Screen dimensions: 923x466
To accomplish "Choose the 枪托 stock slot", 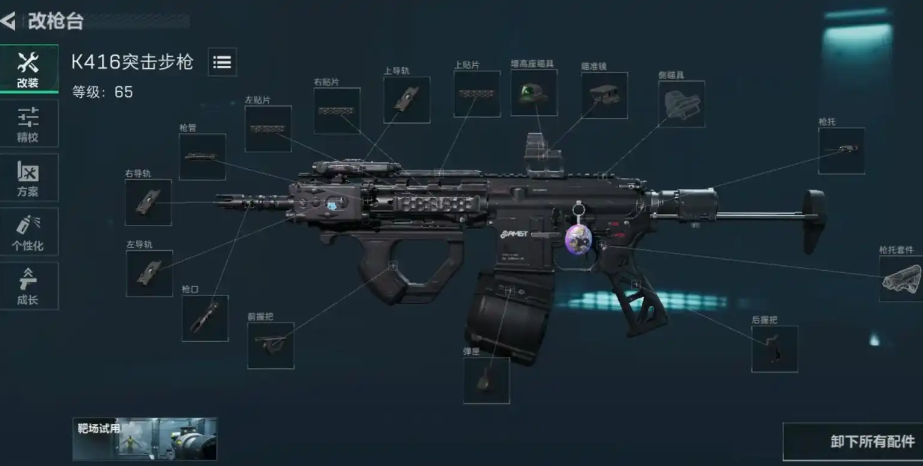I will (x=841, y=151).
